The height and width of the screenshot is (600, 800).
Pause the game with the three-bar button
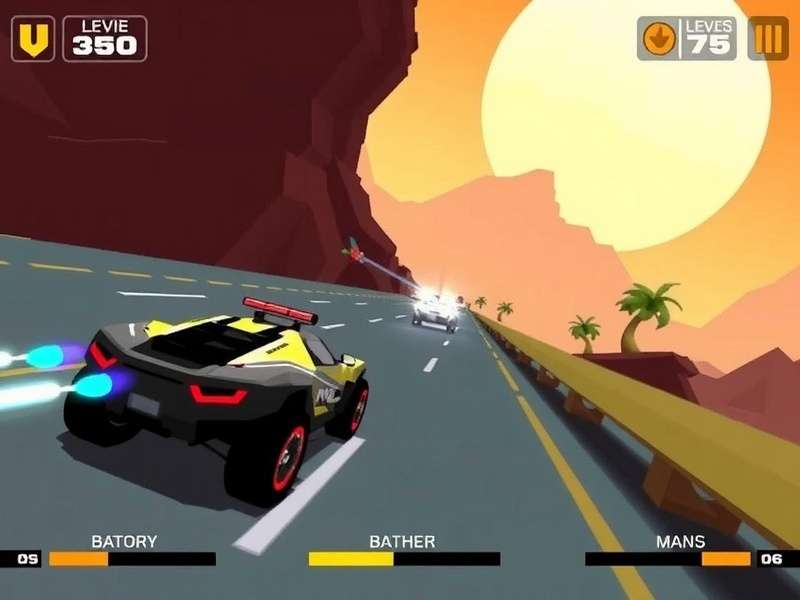click(768, 39)
